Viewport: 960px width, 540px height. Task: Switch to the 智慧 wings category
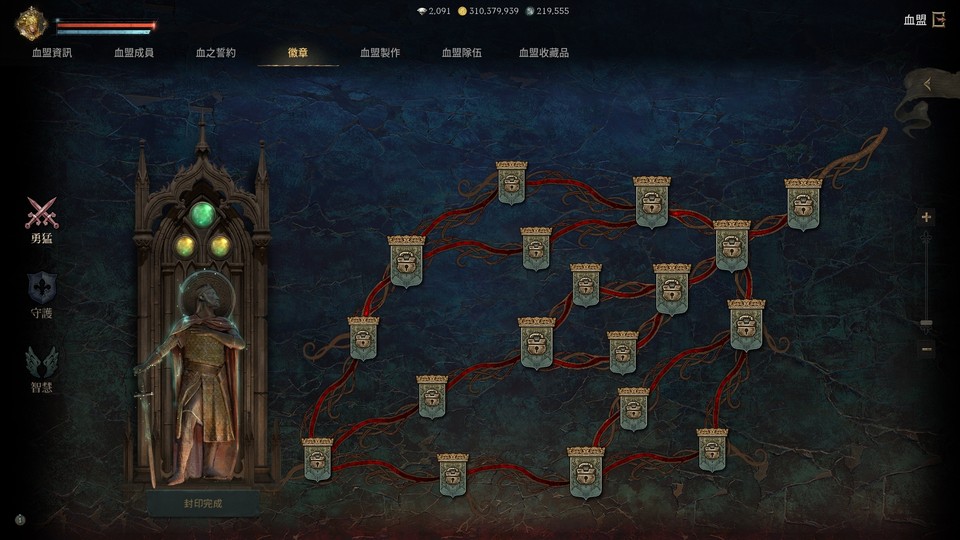tap(41, 367)
